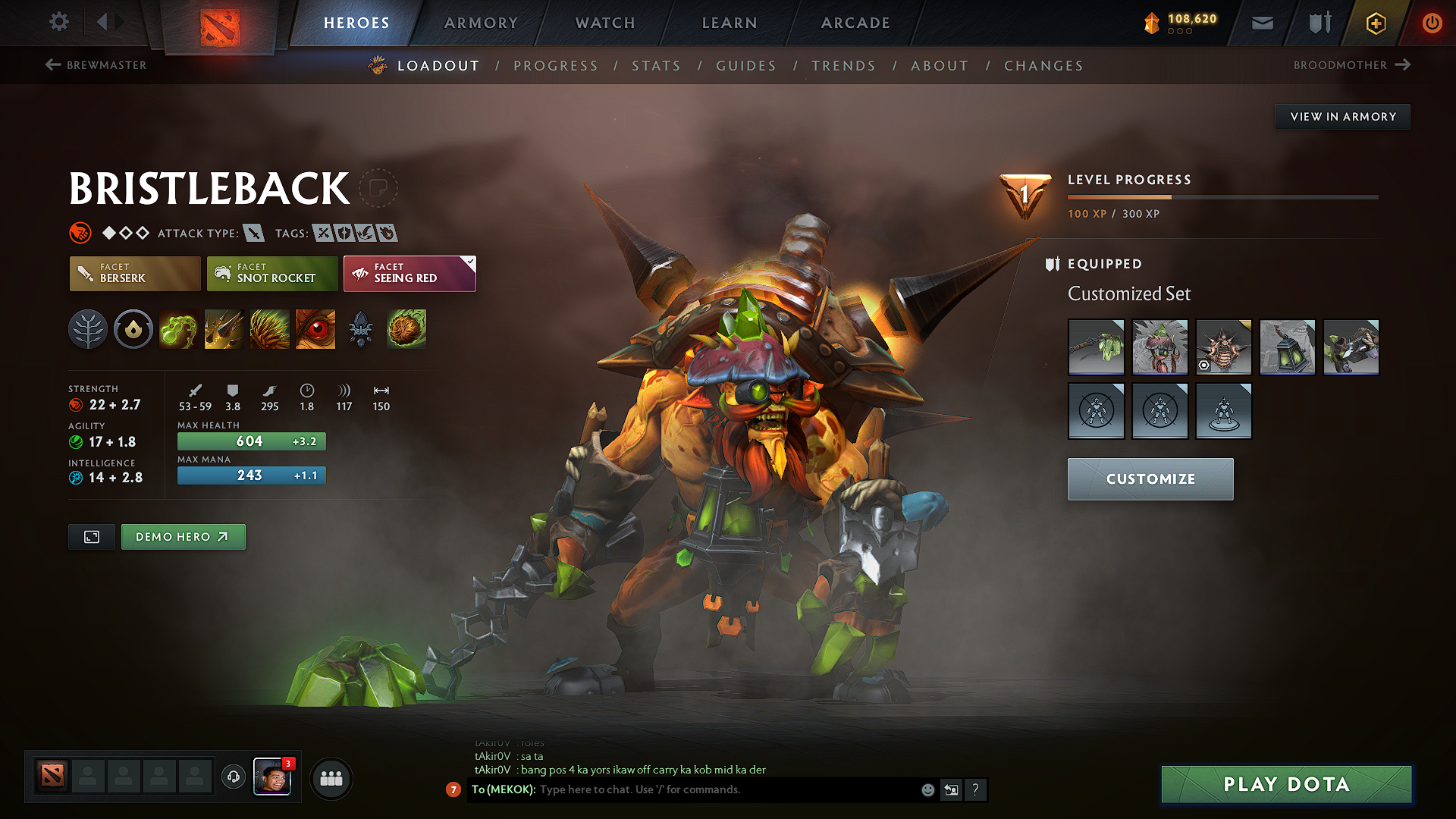
Task: Select the Viscous Nasal Goo ability icon
Action: [178, 329]
